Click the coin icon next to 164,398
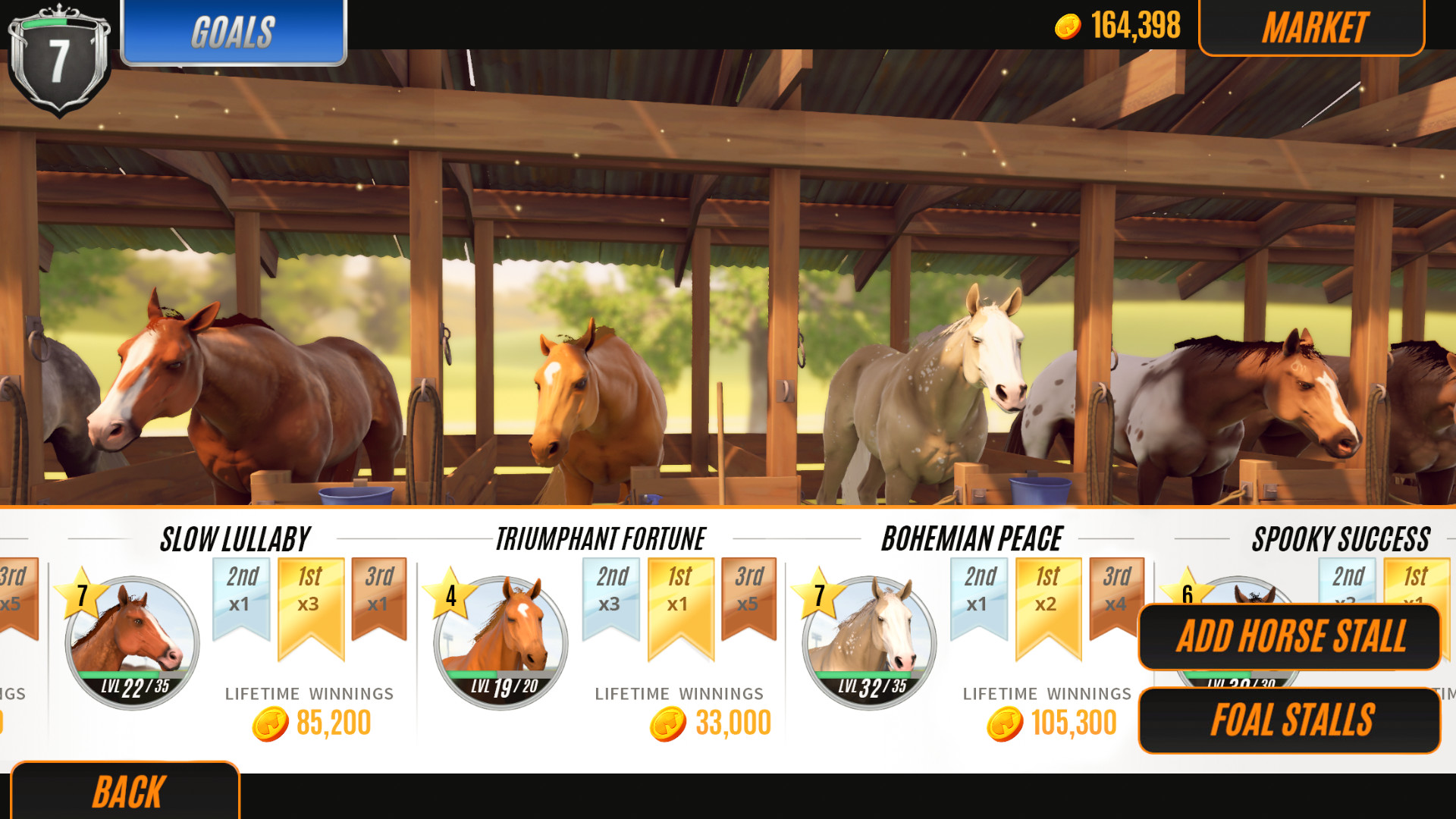1456x819 pixels. tap(1068, 25)
